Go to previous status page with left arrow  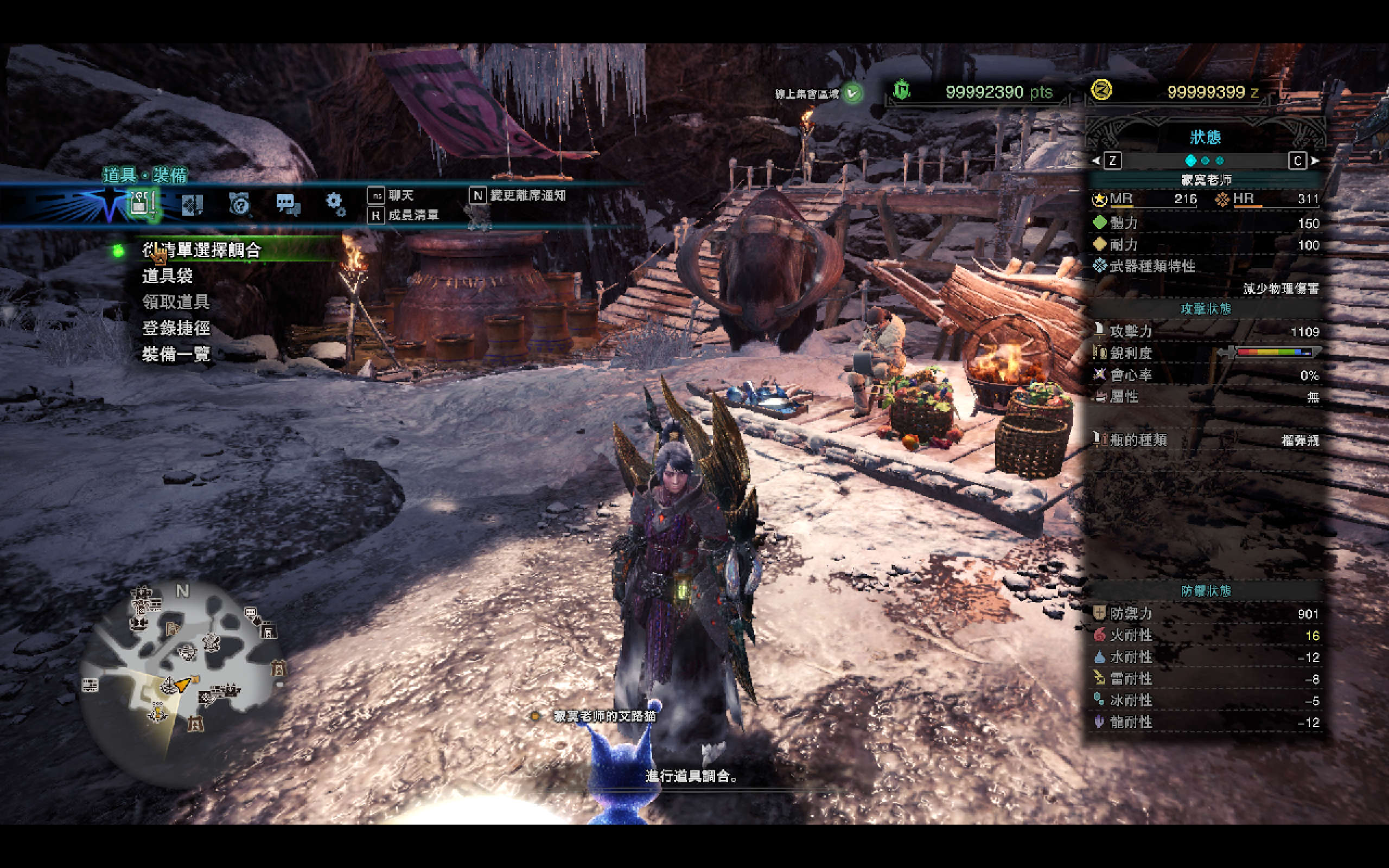pyautogui.click(x=1095, y=161)
